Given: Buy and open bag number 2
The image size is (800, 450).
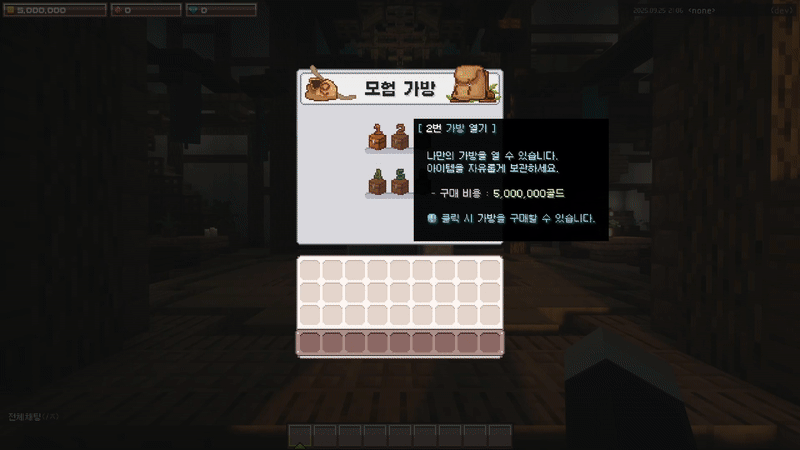Looking at the screenshot, I should (x=400, y=139).
